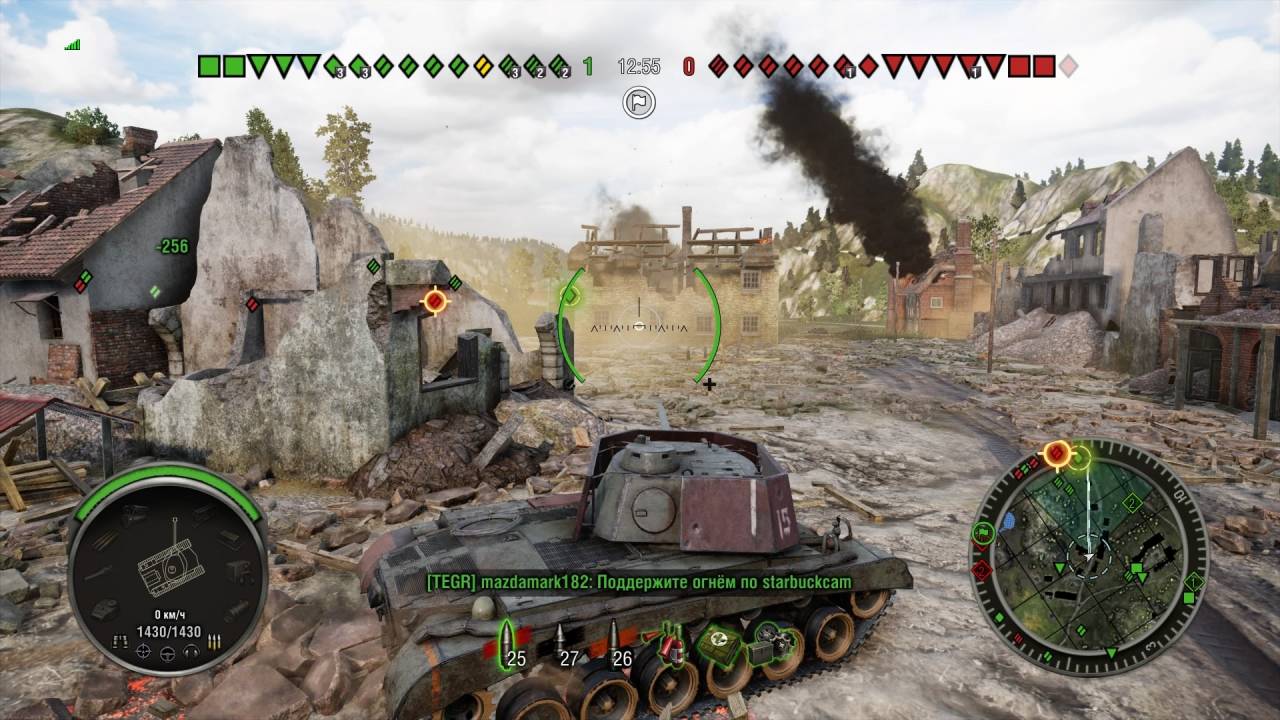
Task: Click the red targeted enemy marker
Action: tap(435, 299)
